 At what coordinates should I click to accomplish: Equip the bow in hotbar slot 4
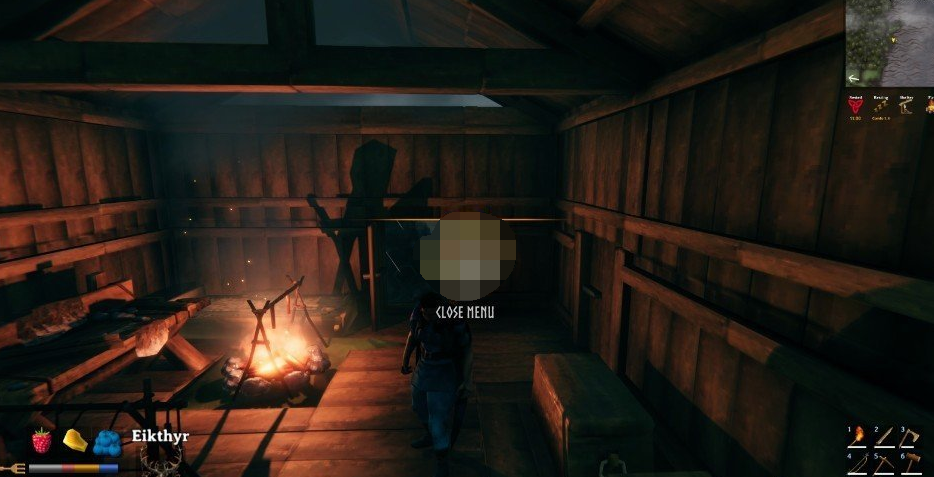860,463
